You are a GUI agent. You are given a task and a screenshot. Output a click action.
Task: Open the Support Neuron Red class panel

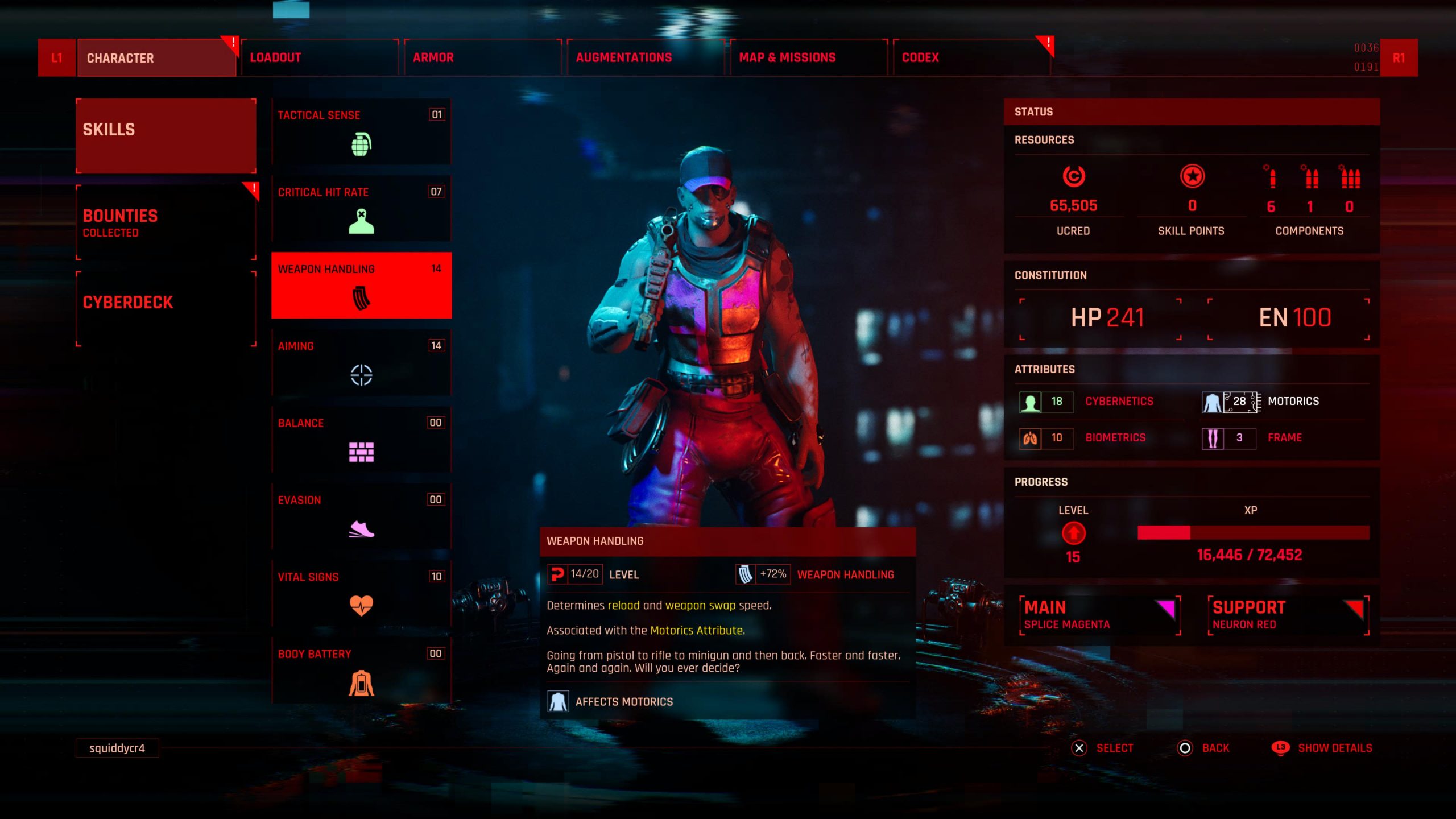1288,615
